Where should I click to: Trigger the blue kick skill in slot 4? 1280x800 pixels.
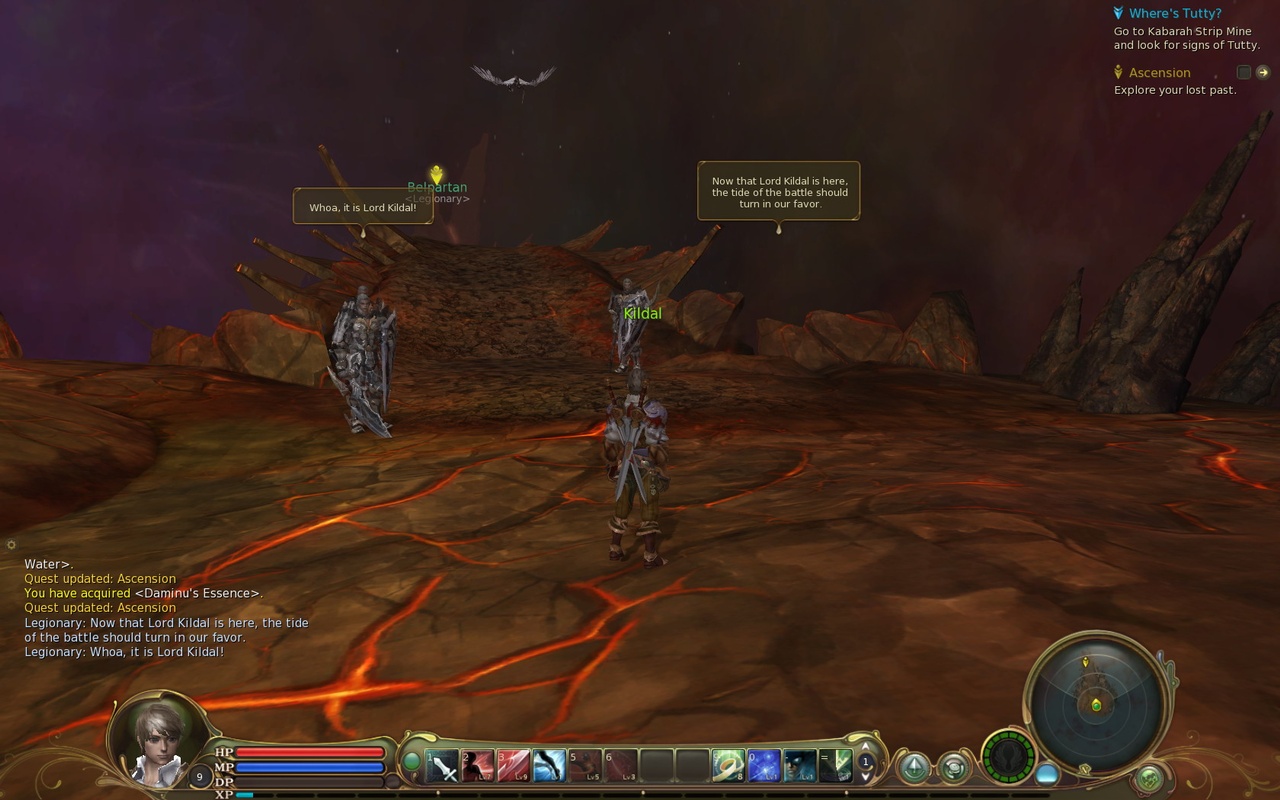point(553,766)
